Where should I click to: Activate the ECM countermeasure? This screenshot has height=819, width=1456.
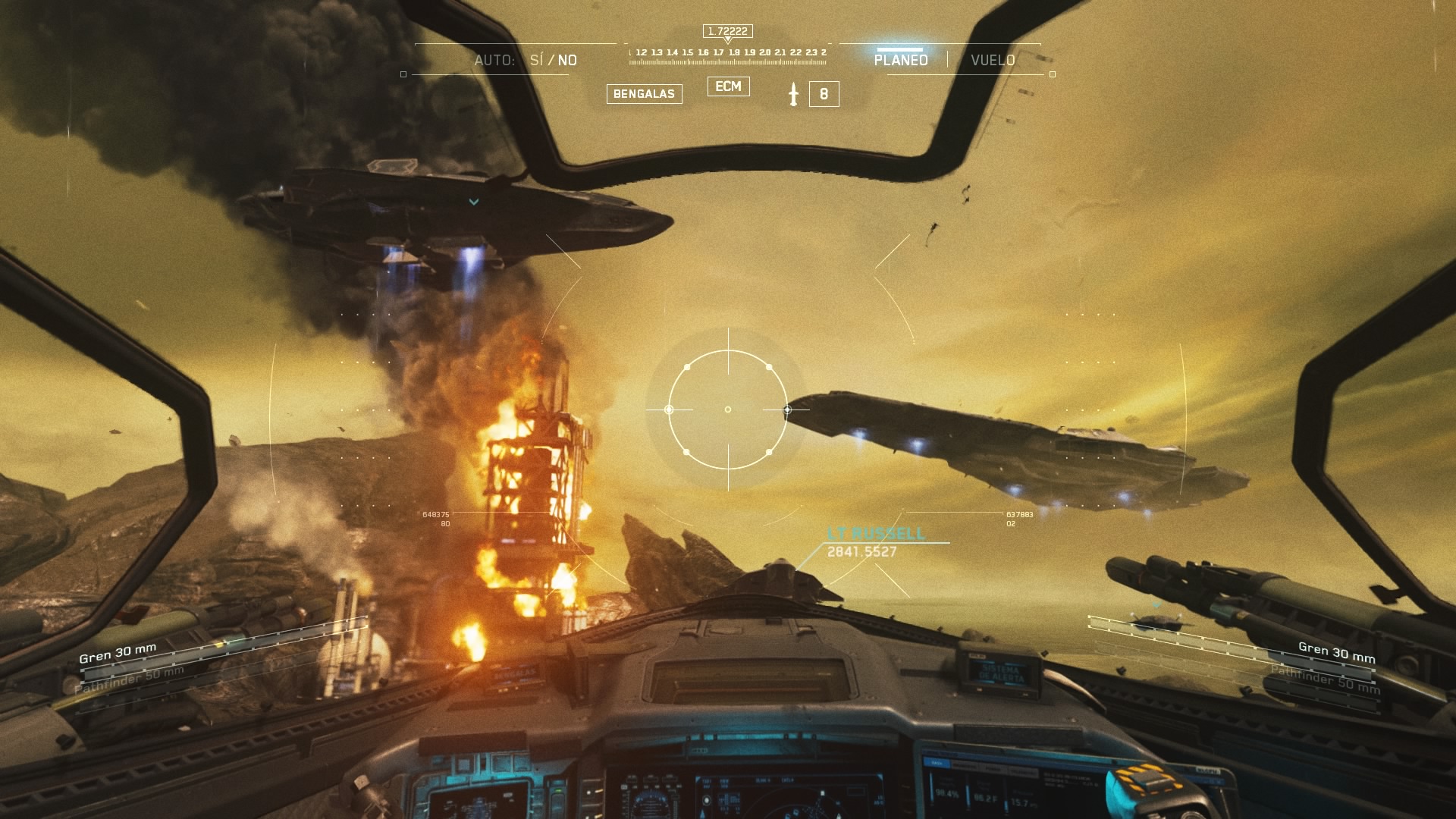[728, 86]
